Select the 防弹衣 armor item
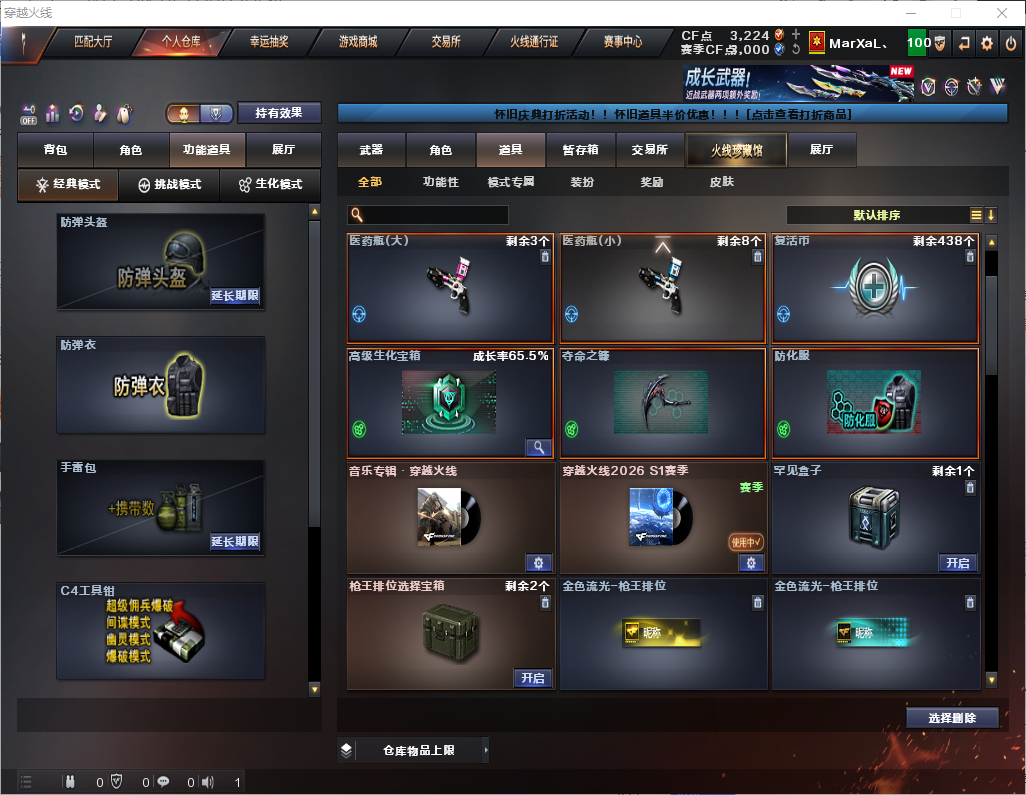This screenshot has width=1026, height=795. click(x=161, y=385)
